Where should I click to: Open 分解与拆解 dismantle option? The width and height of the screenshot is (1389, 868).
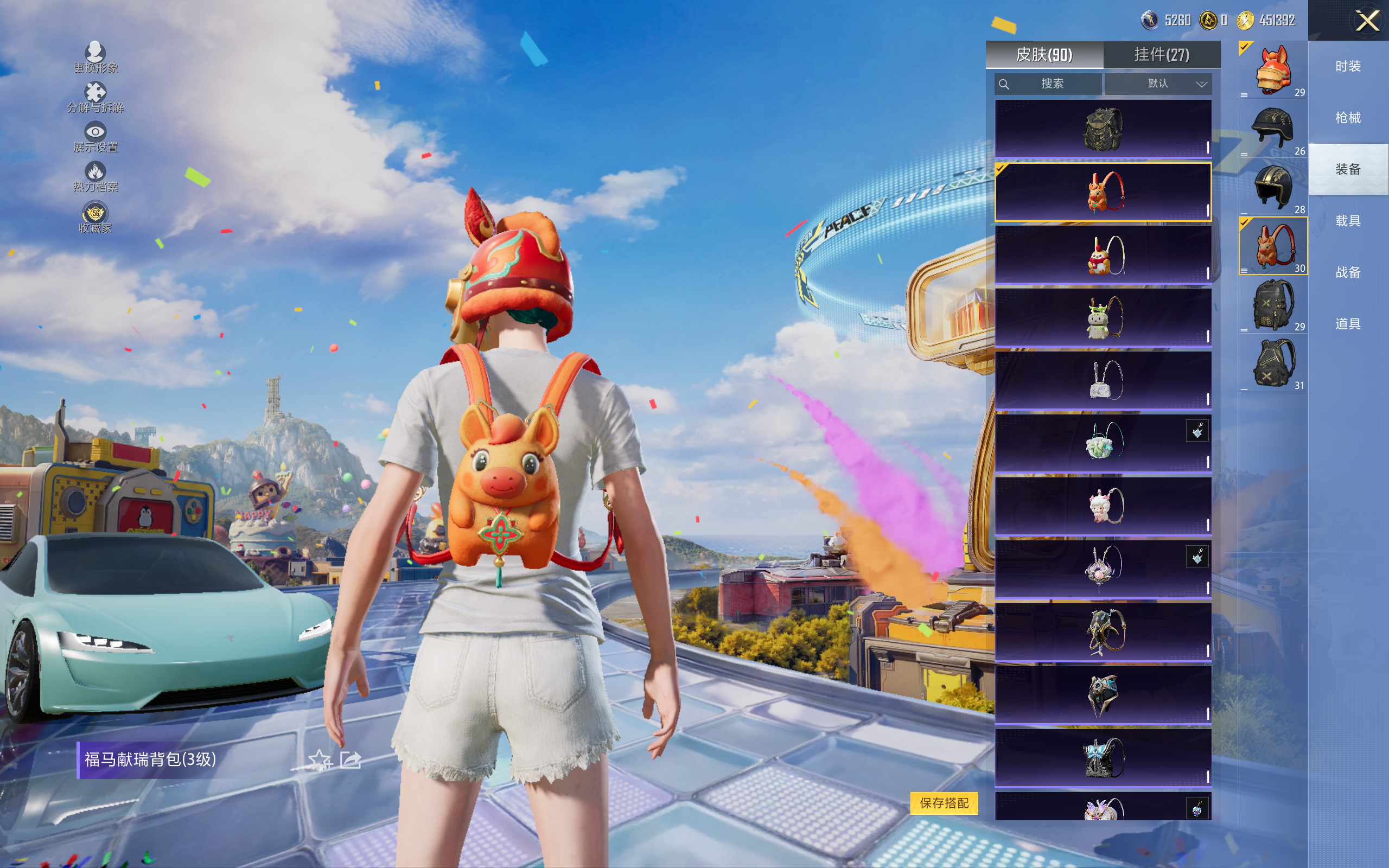95,97
